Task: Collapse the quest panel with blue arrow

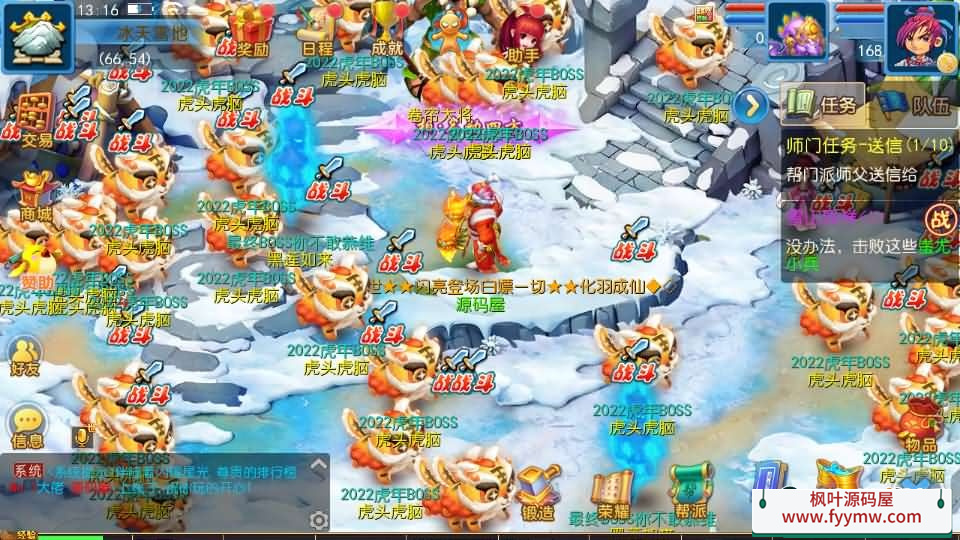Action: [x=749, y=105]
